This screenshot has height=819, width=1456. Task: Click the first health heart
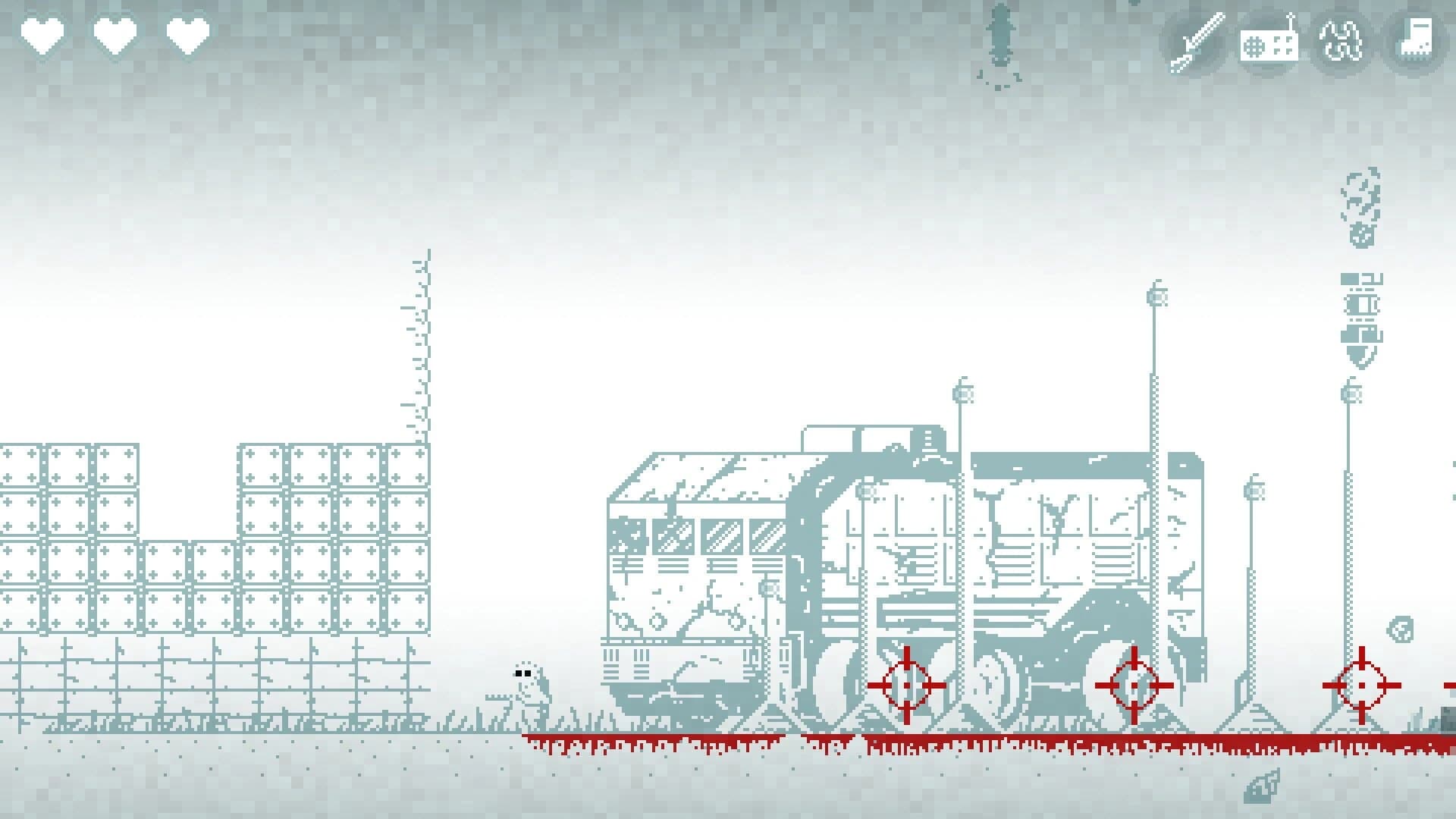(x=42, y=34)
